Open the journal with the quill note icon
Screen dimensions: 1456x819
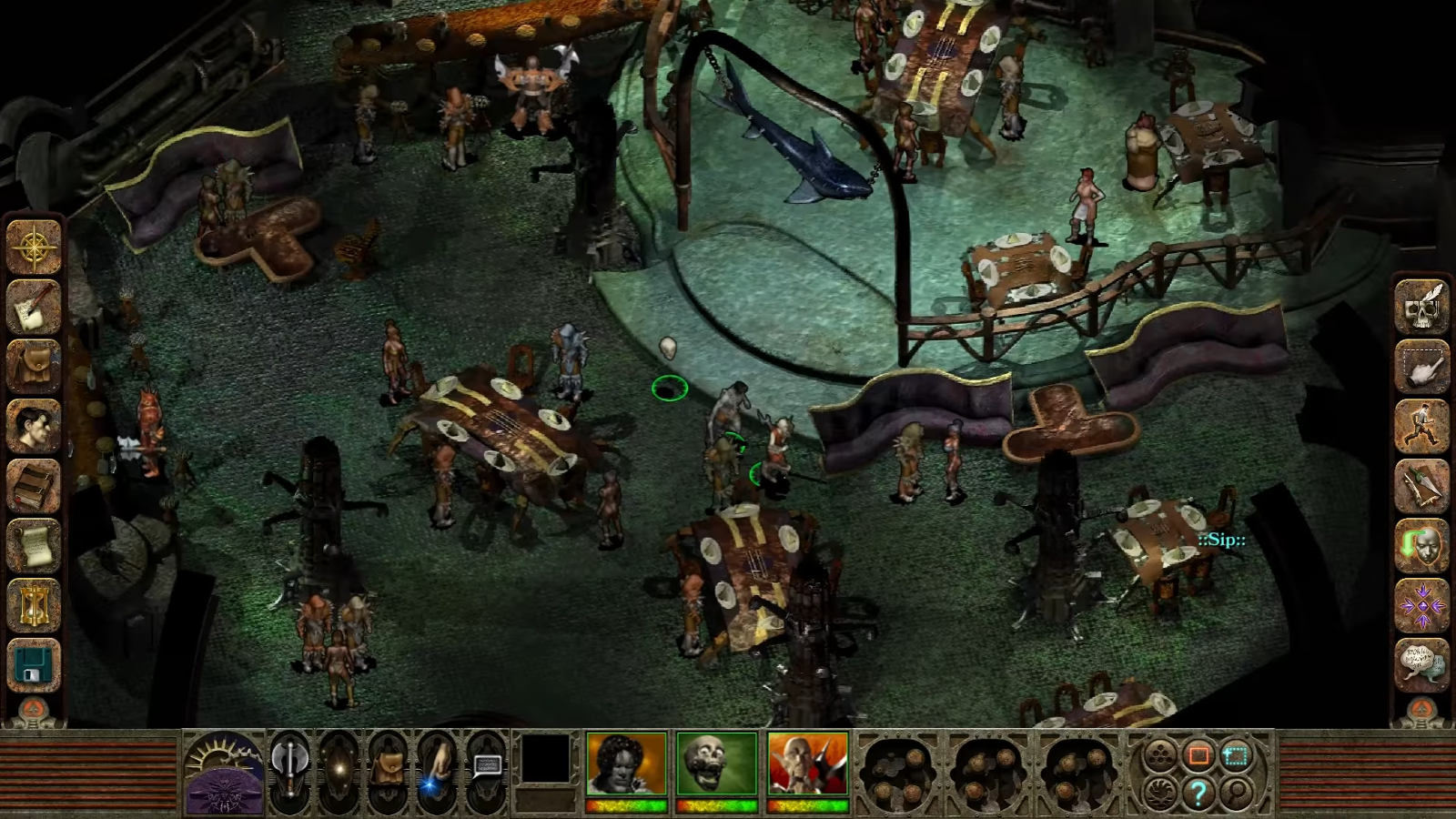point(35,307)
